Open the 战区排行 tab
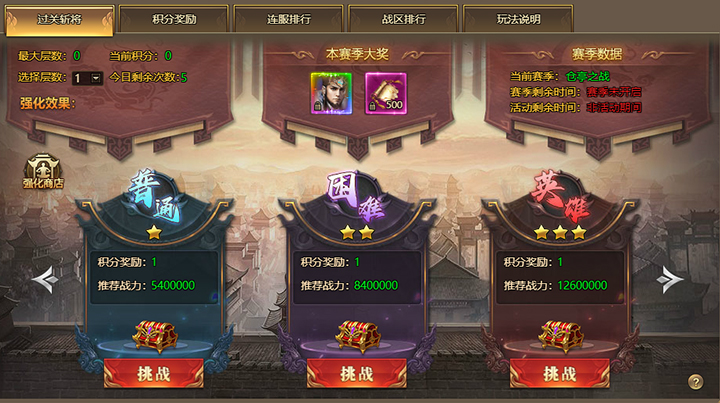This screenshot has width=720, height=403. (x=404, y=19)
